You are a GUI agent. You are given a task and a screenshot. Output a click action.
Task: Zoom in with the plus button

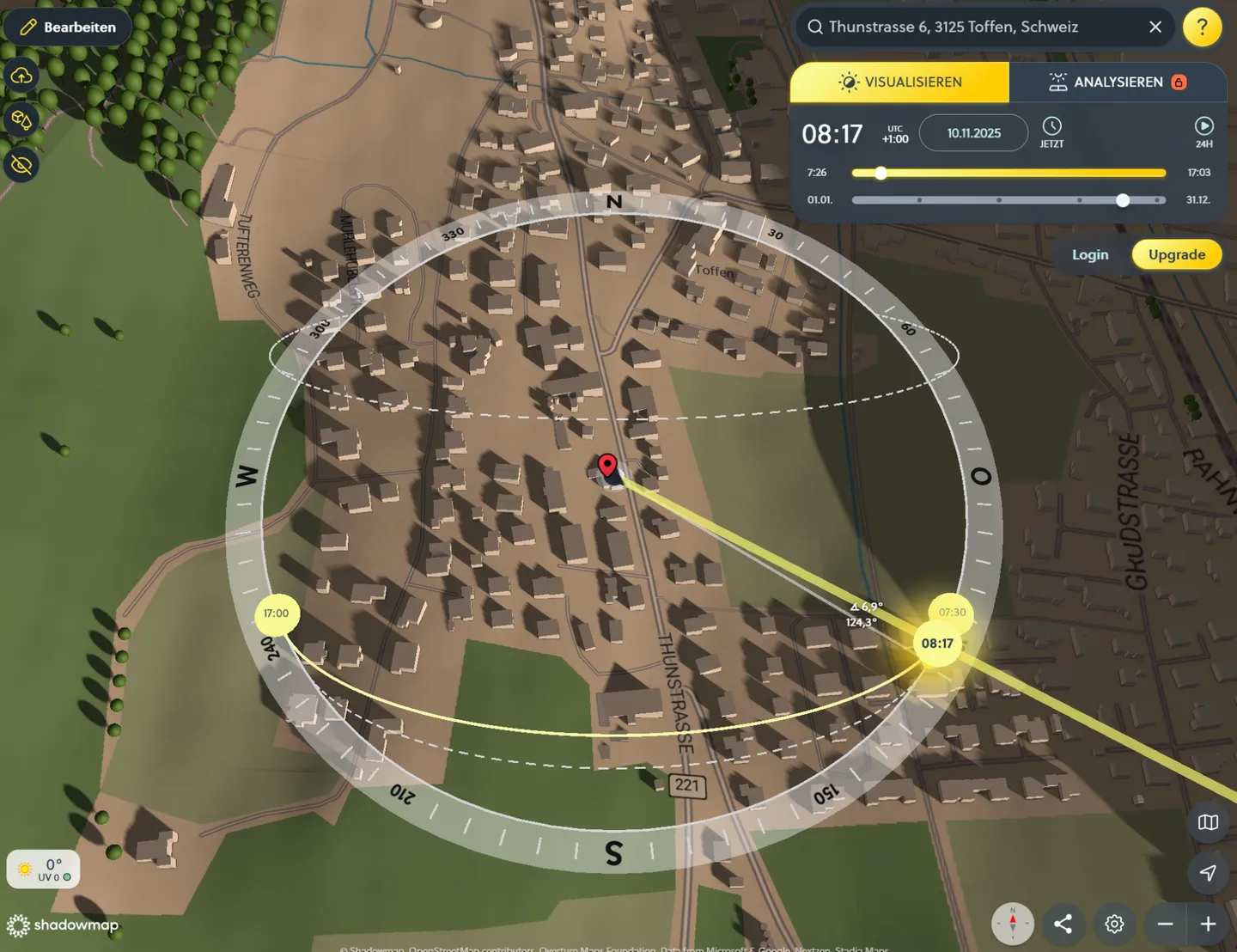coord(1208,924)
